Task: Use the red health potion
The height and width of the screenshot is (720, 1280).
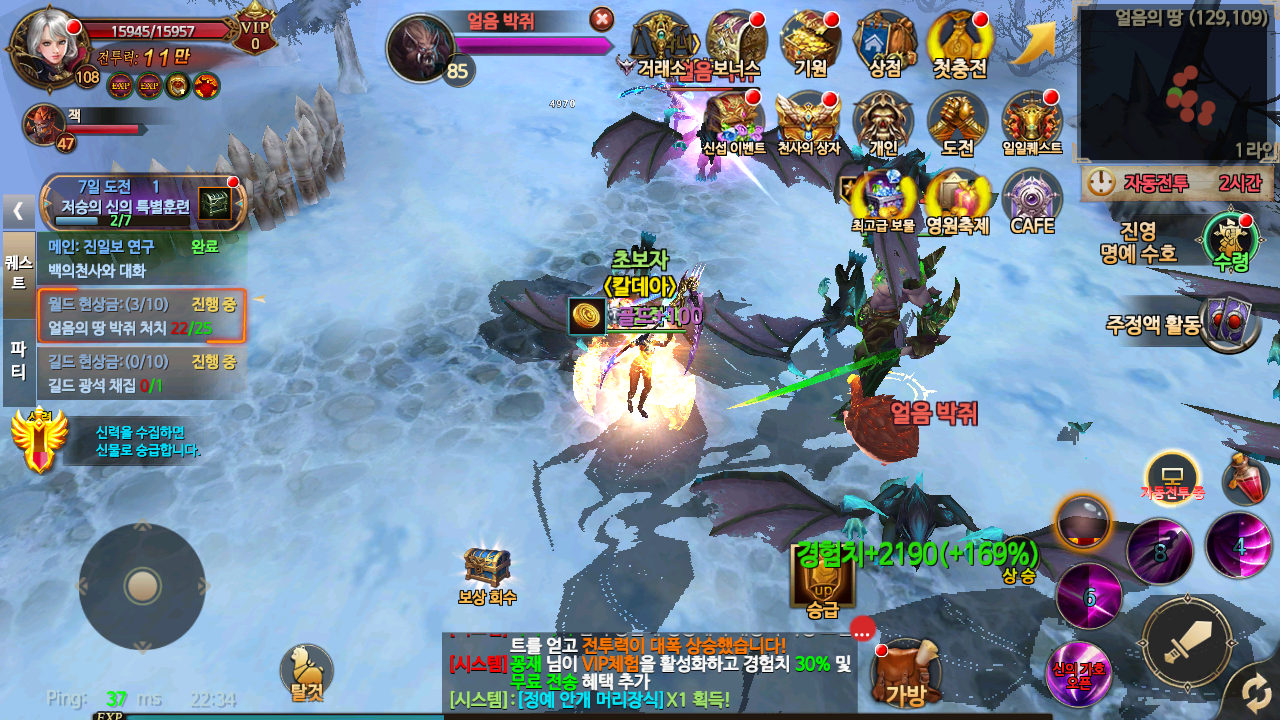Action: click(x=1245, y=479)
